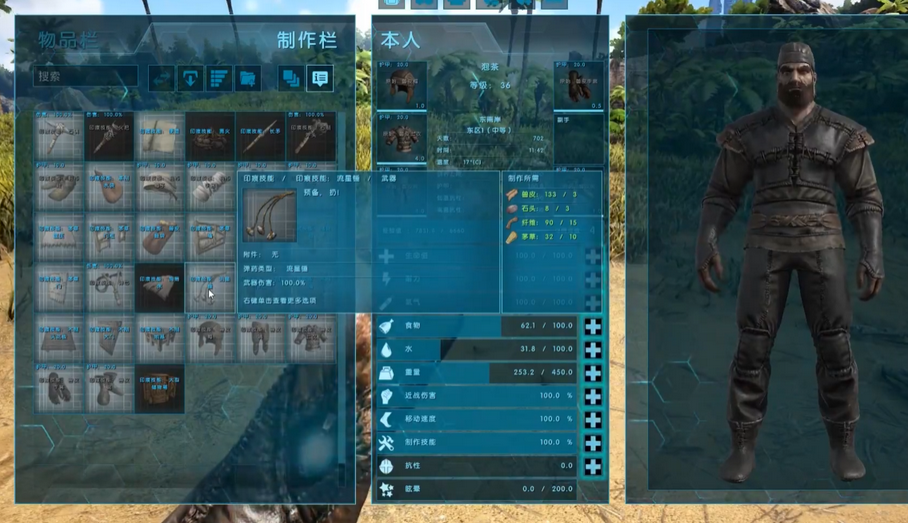Level up 移动速度 movement speed
This screenshot has width=908, height=523.
pos(593,419)
